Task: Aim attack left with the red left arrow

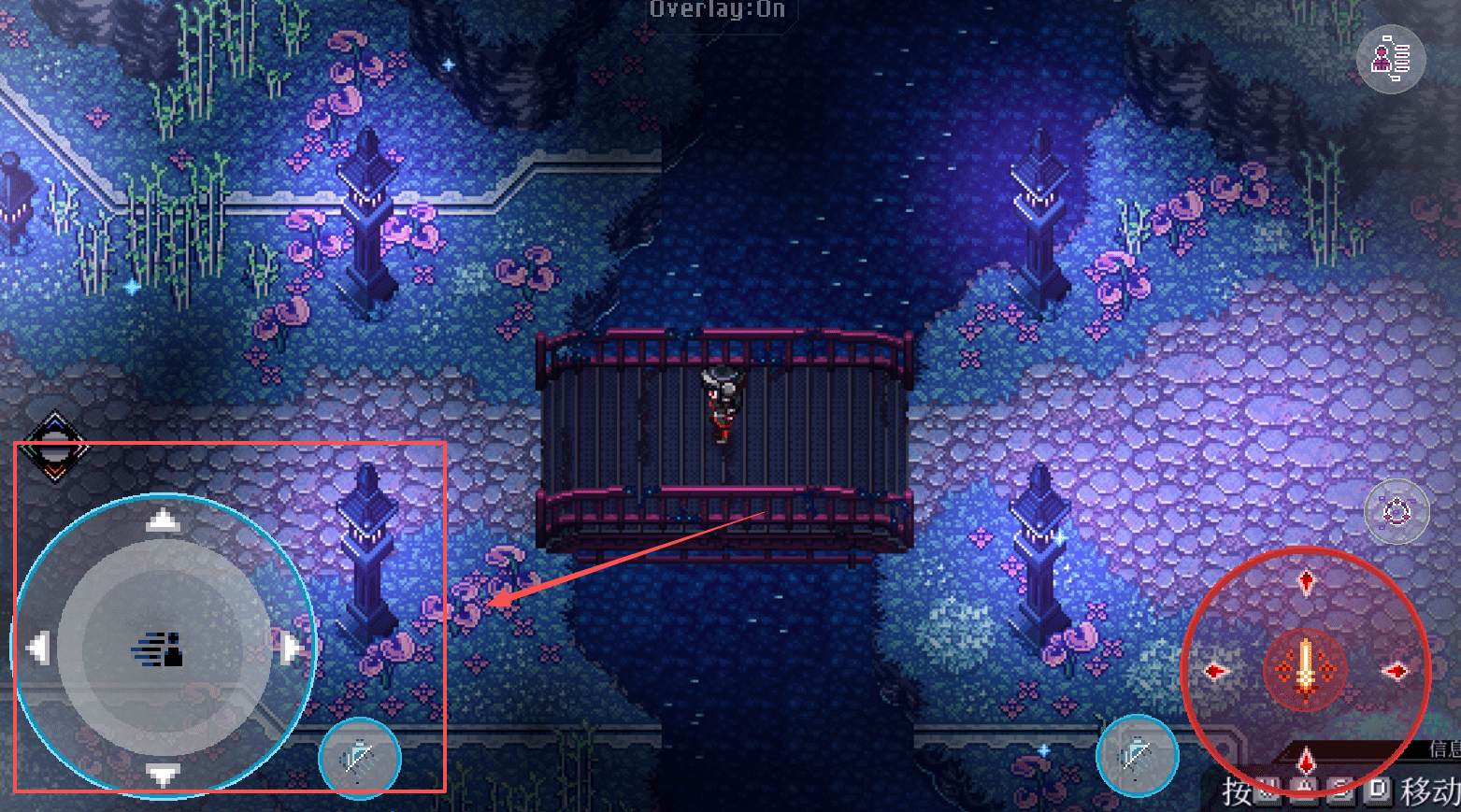Action: click(x=1215, y=671)
